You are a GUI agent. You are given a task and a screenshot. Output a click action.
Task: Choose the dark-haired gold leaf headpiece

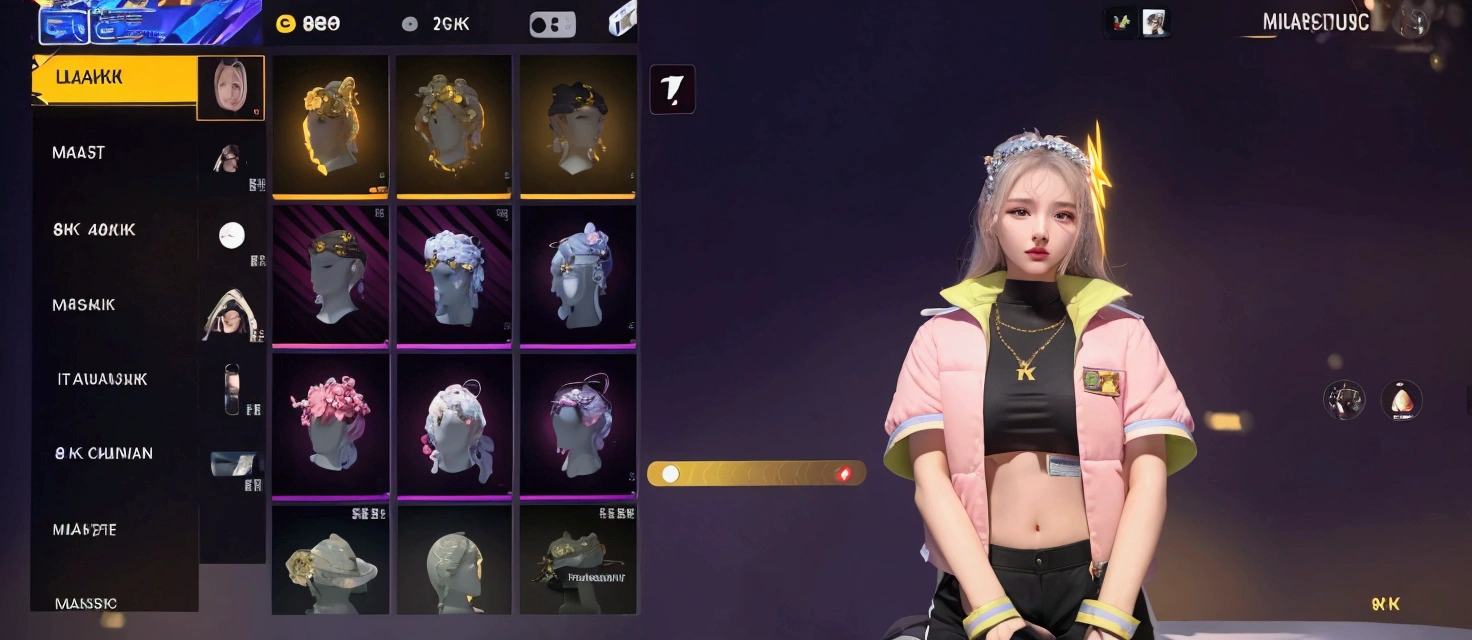click(x=330, y=275)
